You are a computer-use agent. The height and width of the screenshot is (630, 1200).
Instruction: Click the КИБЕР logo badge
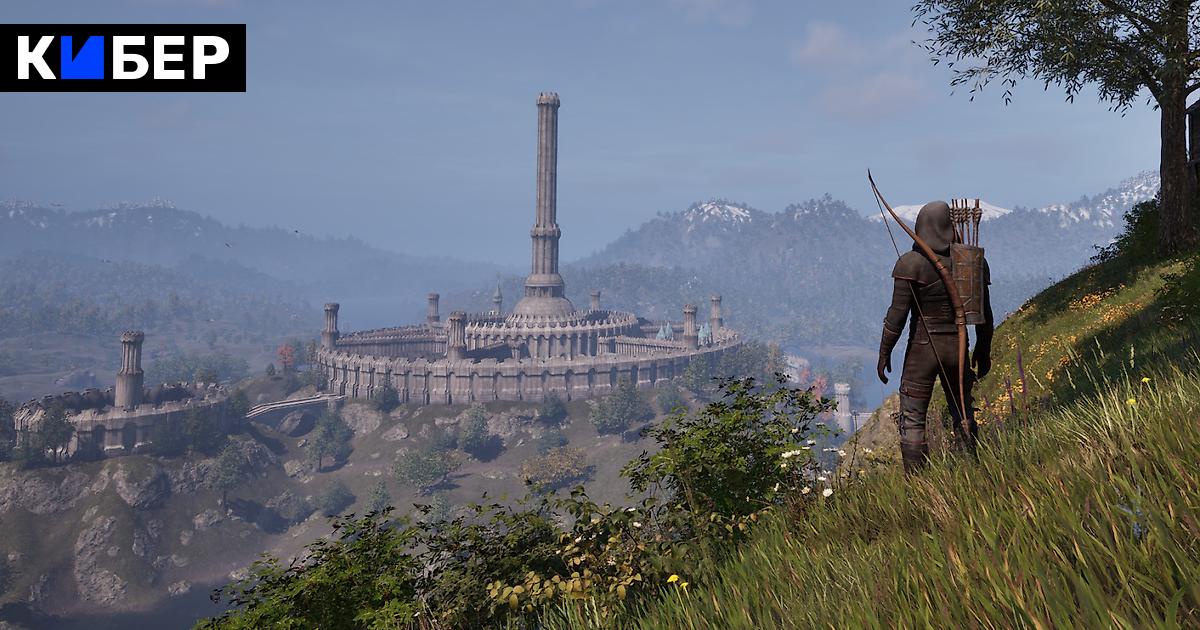pyautogui.click(x=123, y=58)
